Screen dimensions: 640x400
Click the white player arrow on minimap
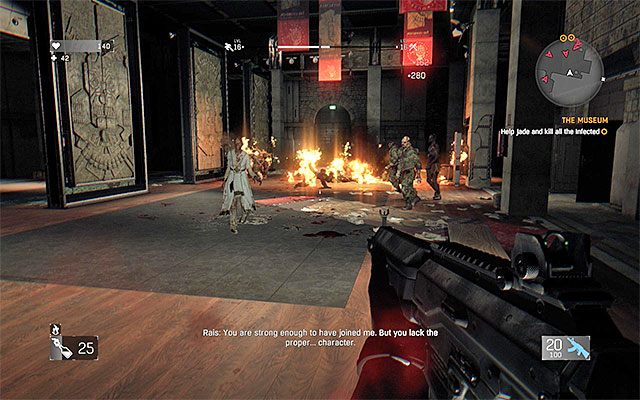tap(570, 75)
